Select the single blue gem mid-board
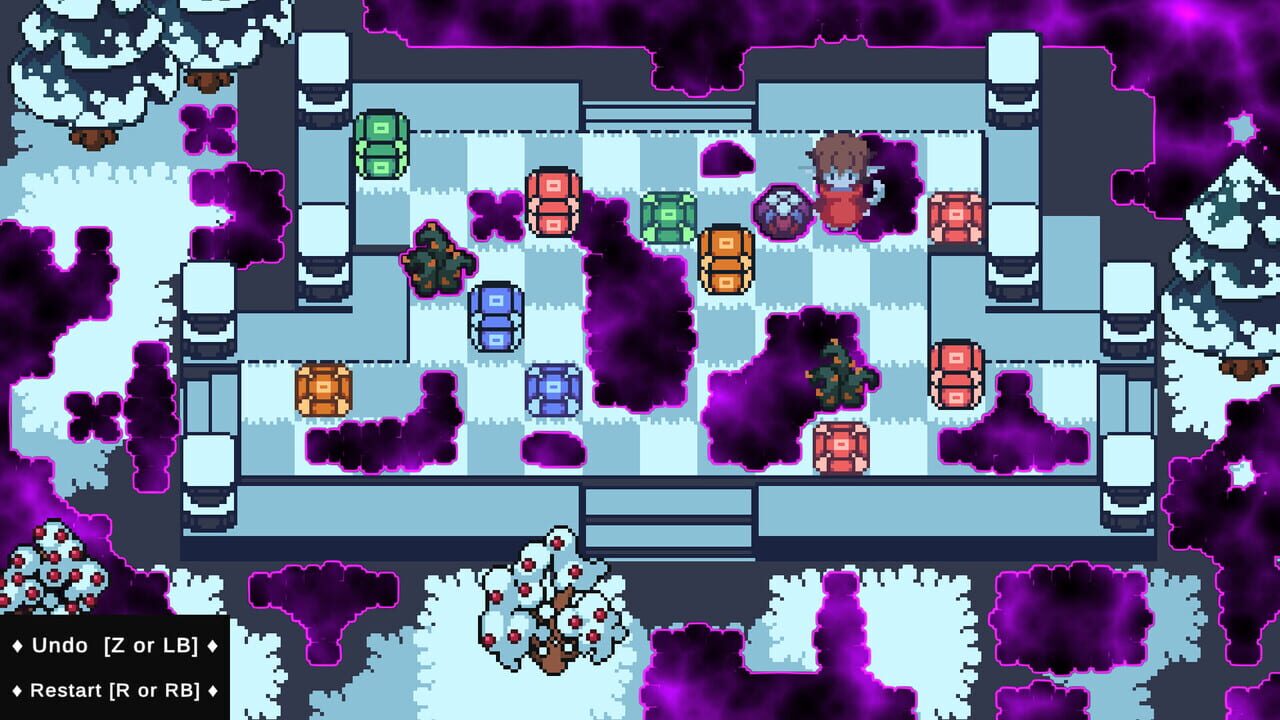The width and height of the screenshot is (1280, 720). (x=553, y=390)
